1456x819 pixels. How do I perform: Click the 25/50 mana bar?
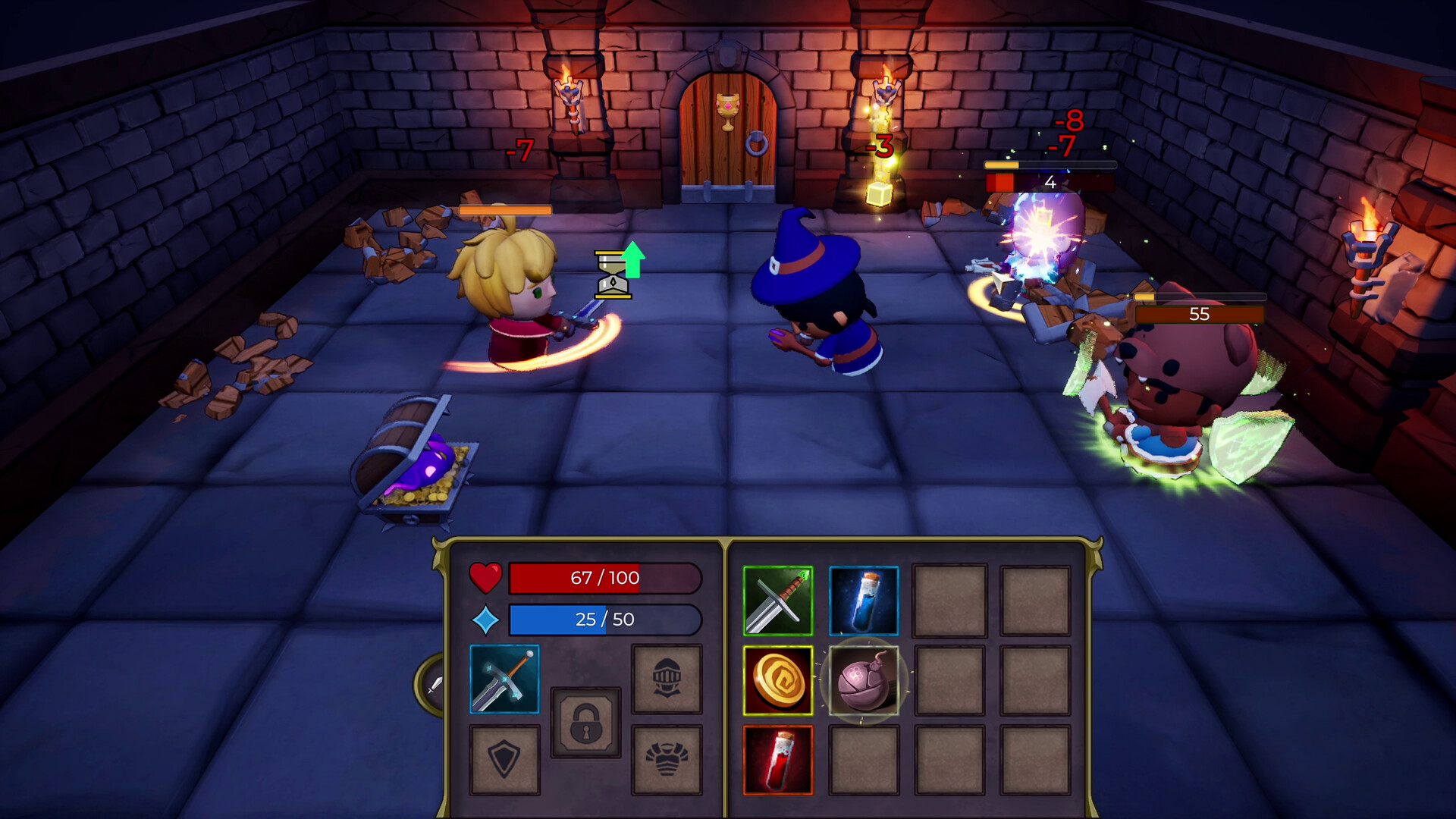click(x=605, y=620)
